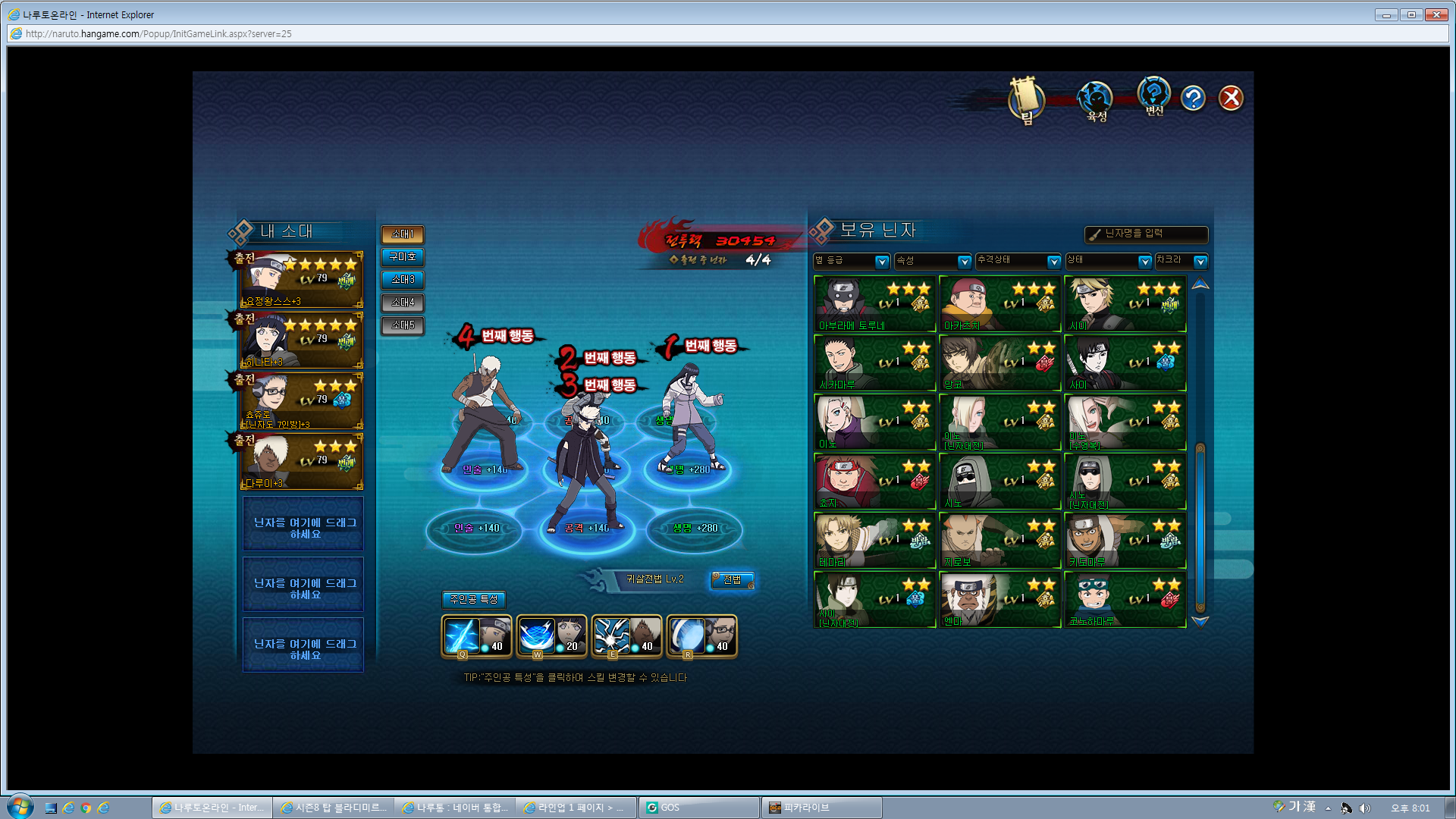Switch to the 소대3 squad tab
1456x819 pixels.
point(403,280)
